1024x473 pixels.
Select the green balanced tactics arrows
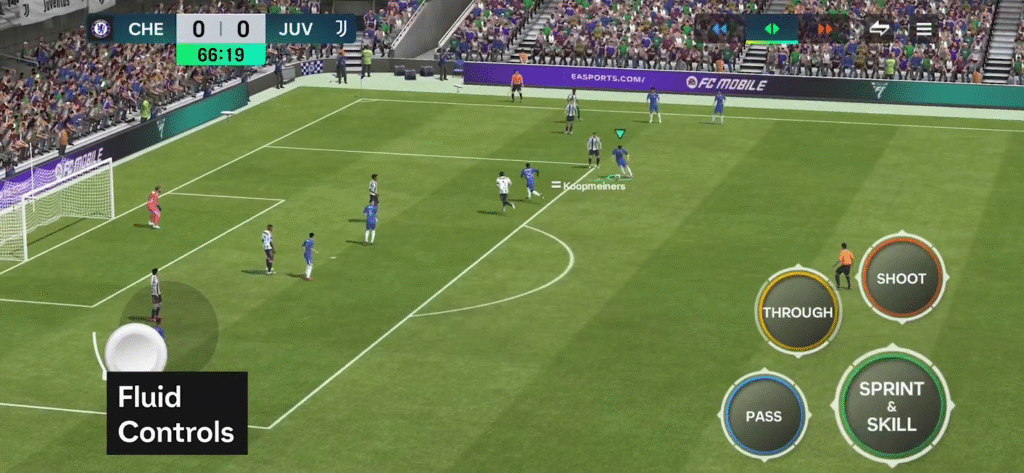pyautogui.click(x=771, y=29)
